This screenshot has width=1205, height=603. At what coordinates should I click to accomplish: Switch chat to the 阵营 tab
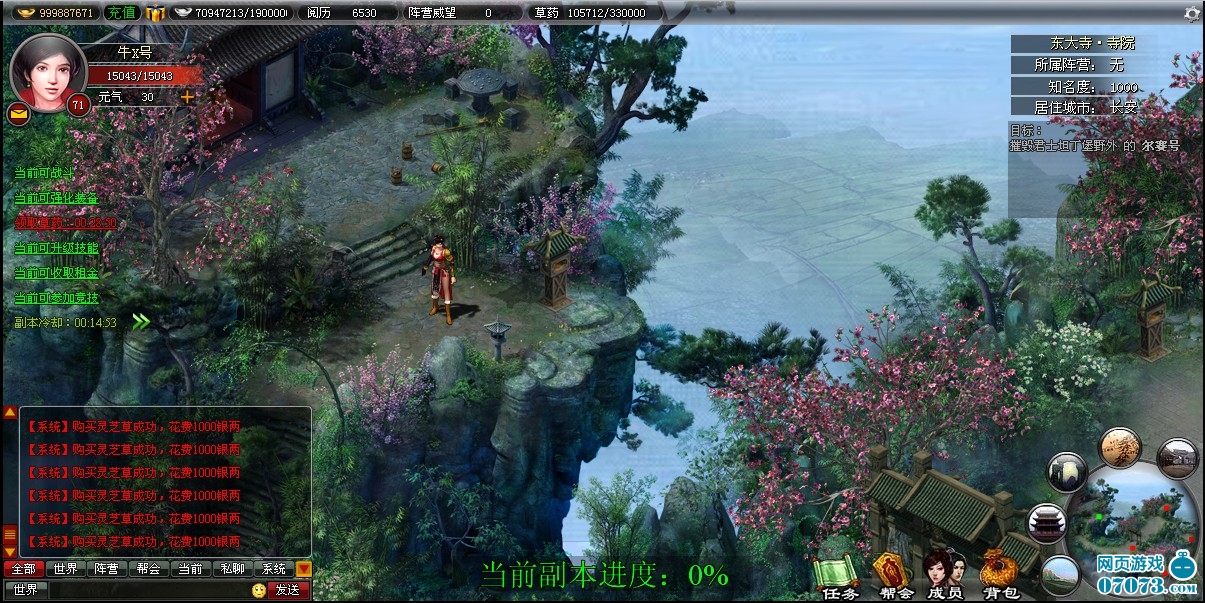point(106,569)
